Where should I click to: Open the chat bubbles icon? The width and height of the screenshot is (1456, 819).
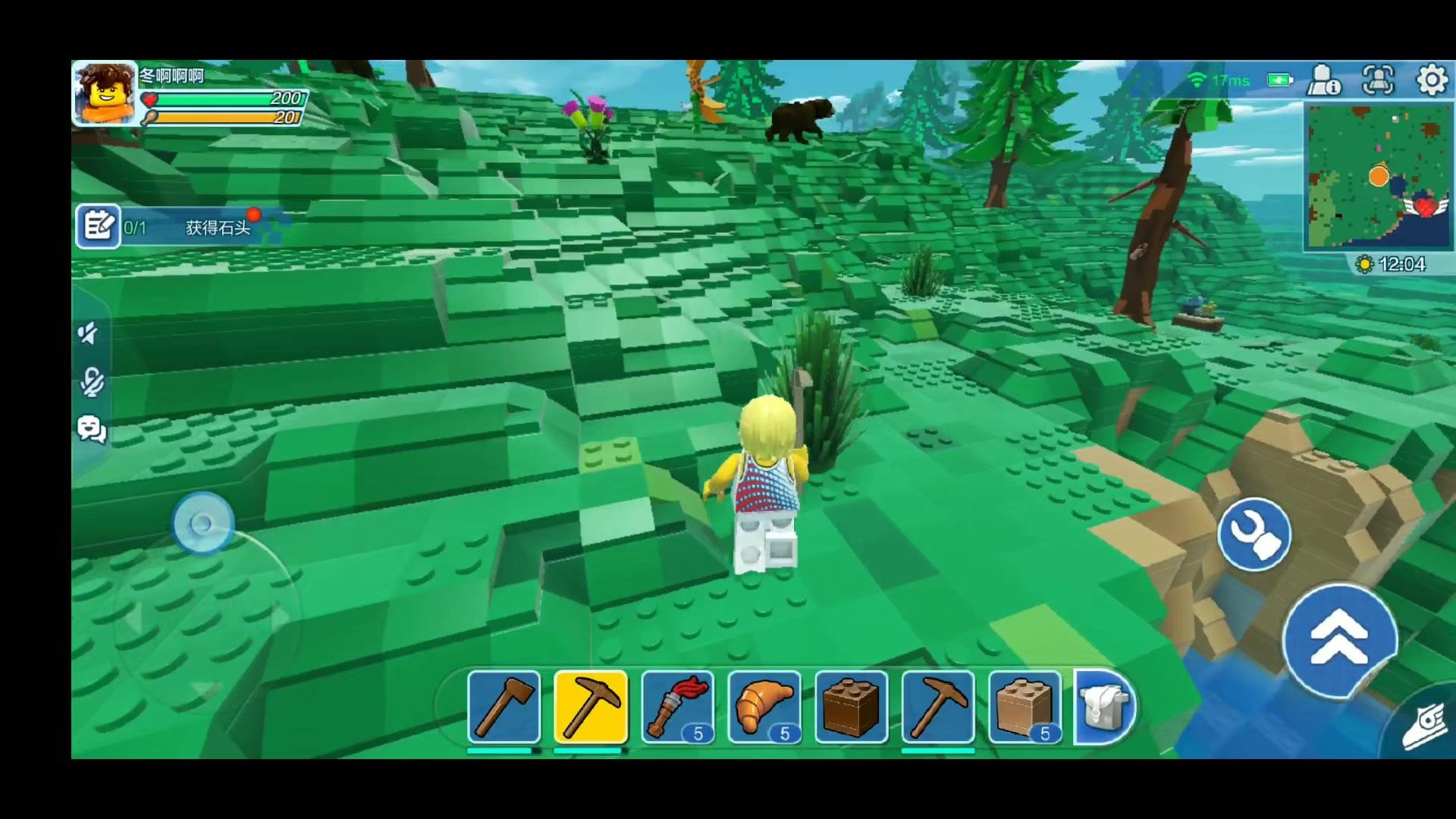click(92, 430)
